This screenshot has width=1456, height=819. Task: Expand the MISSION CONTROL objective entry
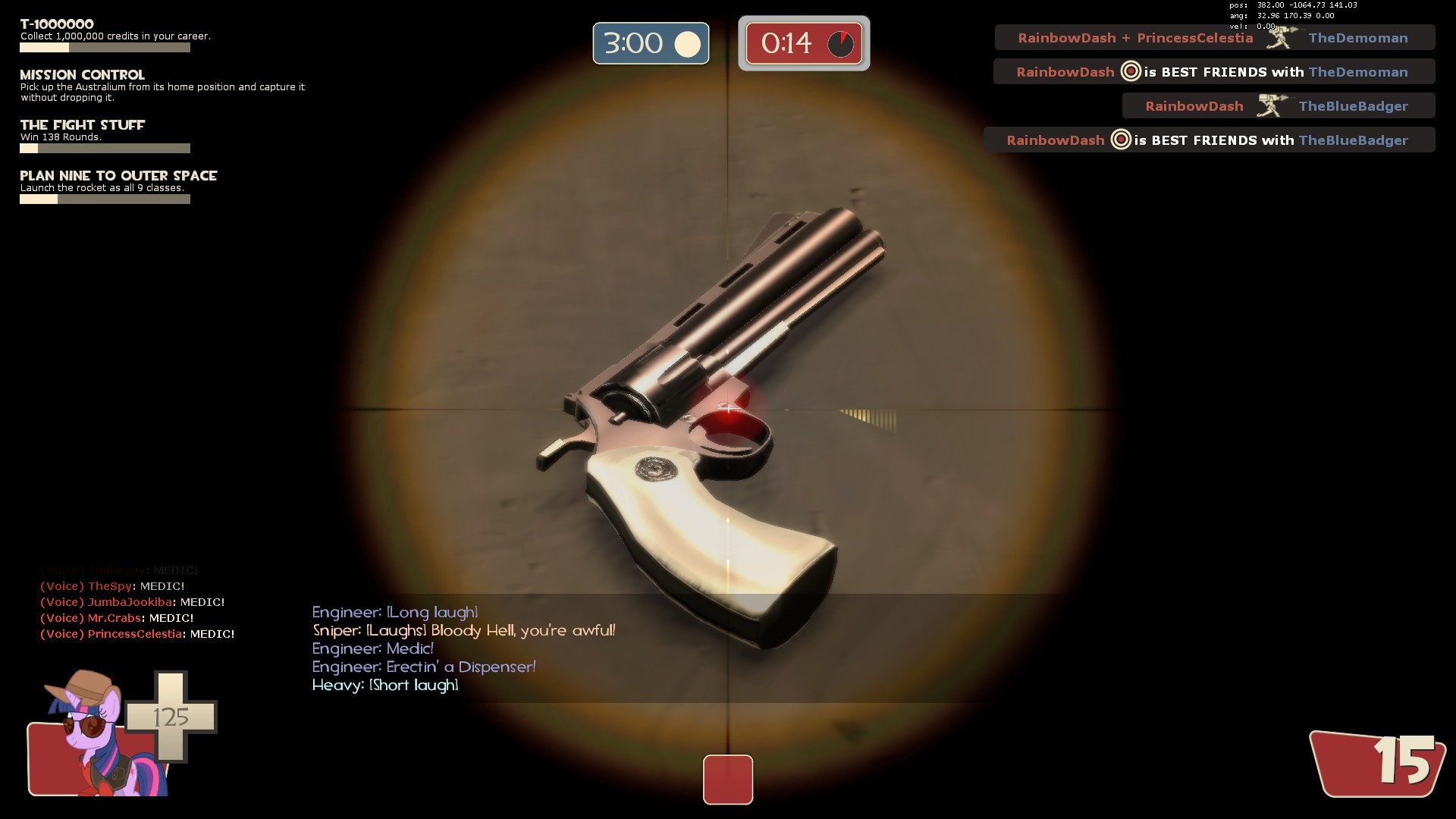[x=82, y=75]
